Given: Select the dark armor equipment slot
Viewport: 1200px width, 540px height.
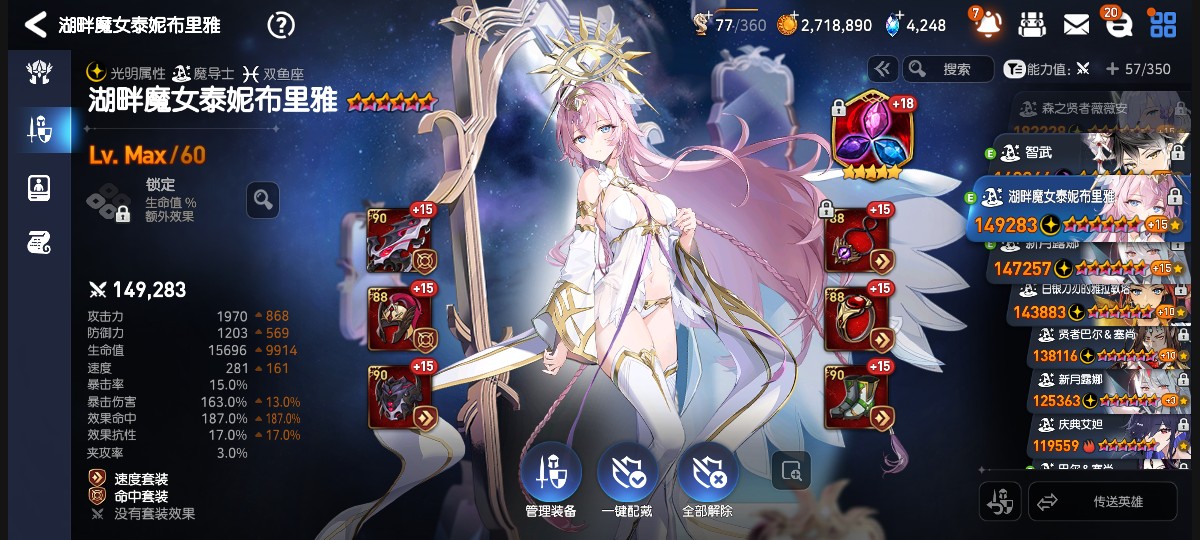Looking at the screenshot, I should [x=399, y=397].
